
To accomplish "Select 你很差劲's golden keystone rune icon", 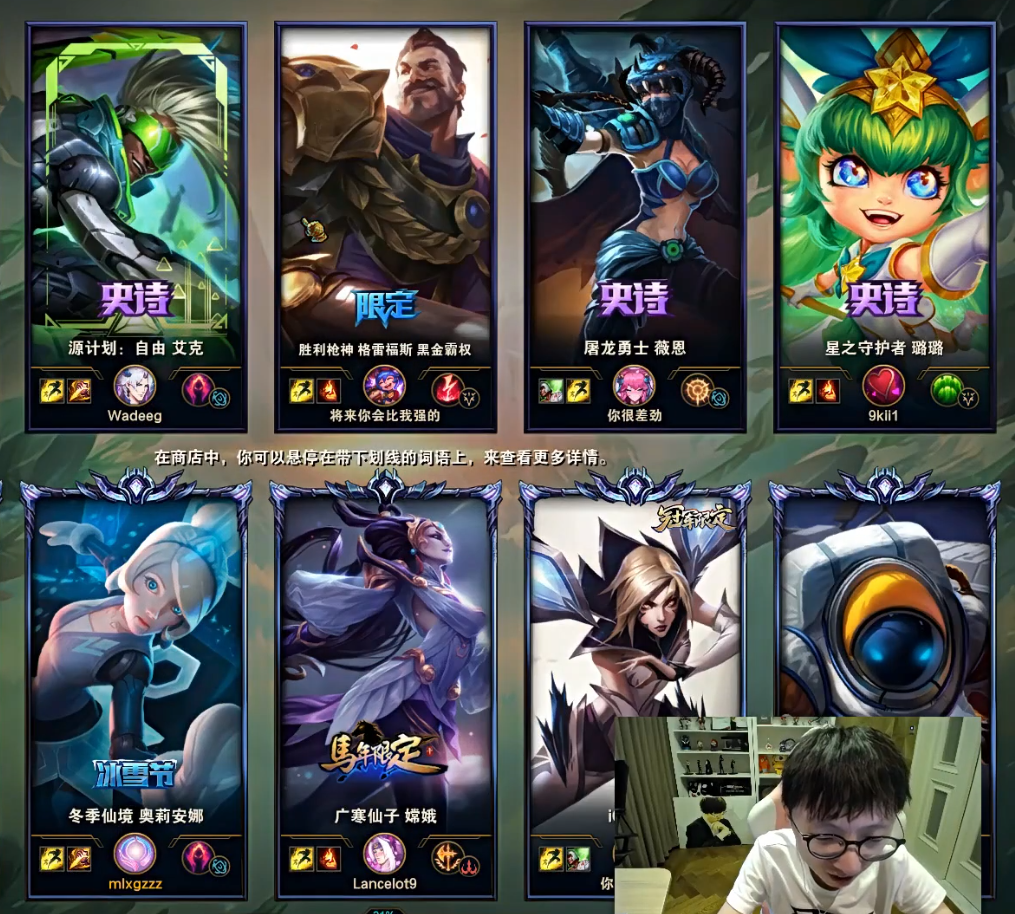I will 697,389.
